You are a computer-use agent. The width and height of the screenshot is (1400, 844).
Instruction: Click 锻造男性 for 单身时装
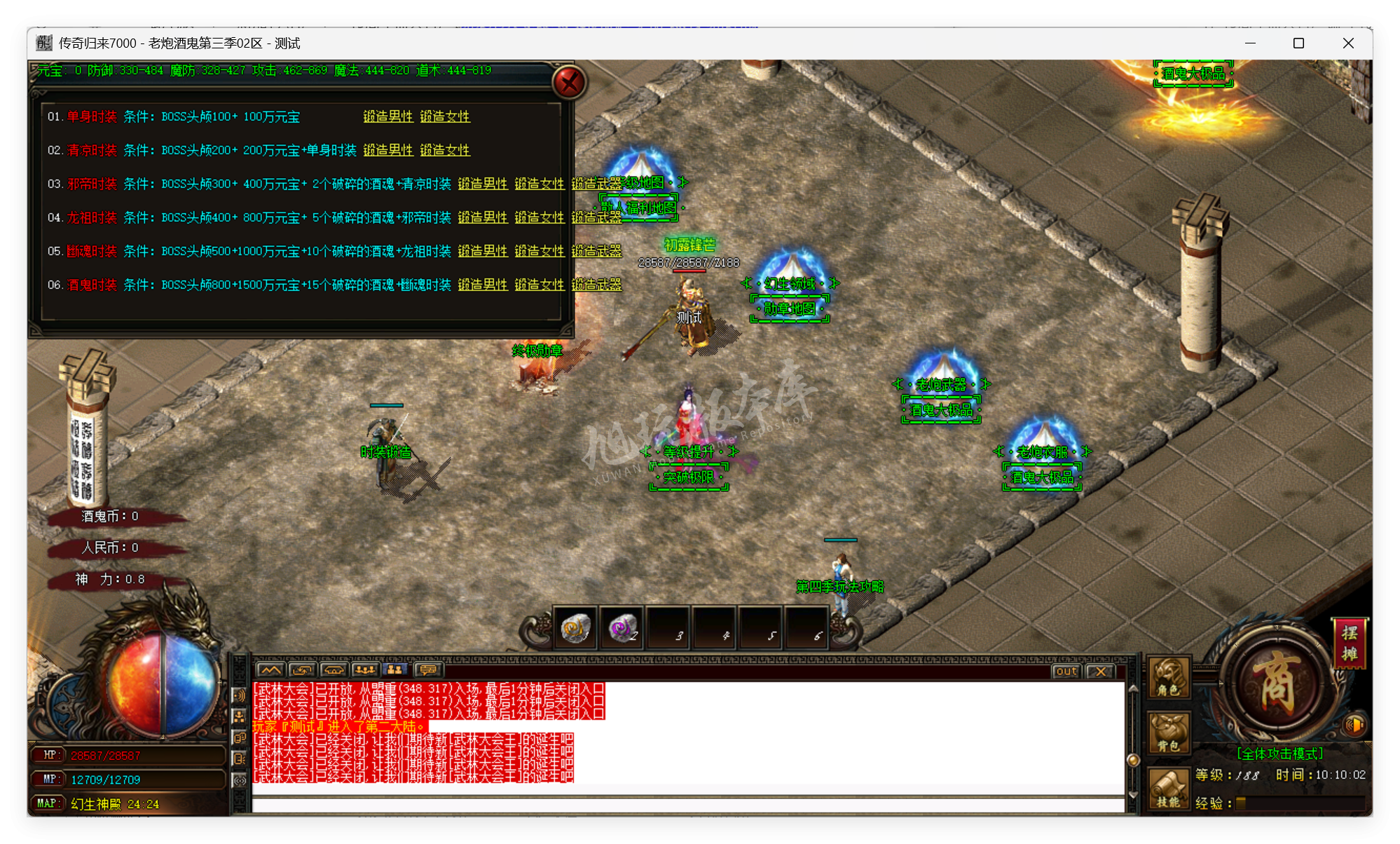click(389, 116)
